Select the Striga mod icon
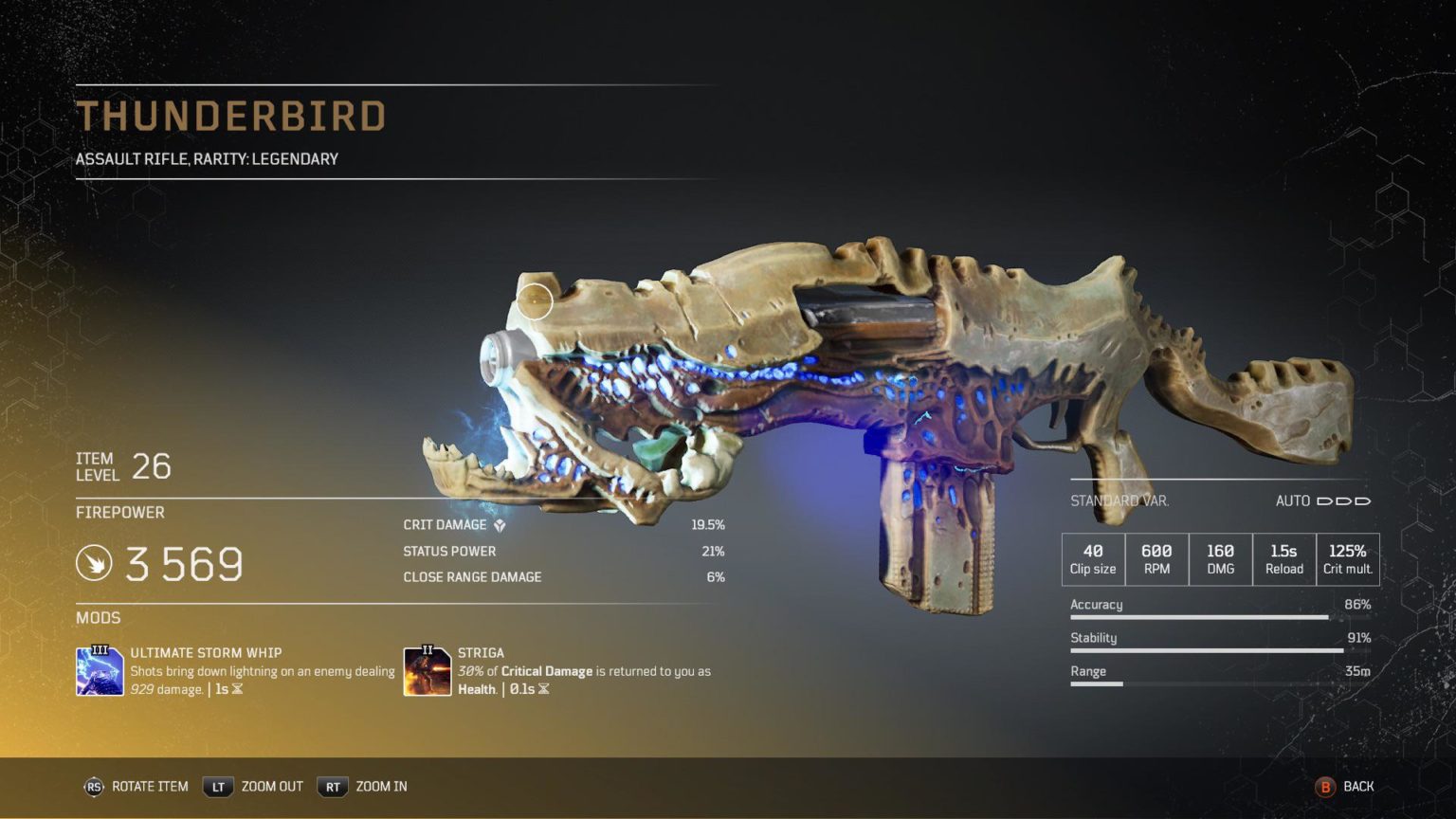The height and width of the screenshot is (819, 1456). (427, 671)
